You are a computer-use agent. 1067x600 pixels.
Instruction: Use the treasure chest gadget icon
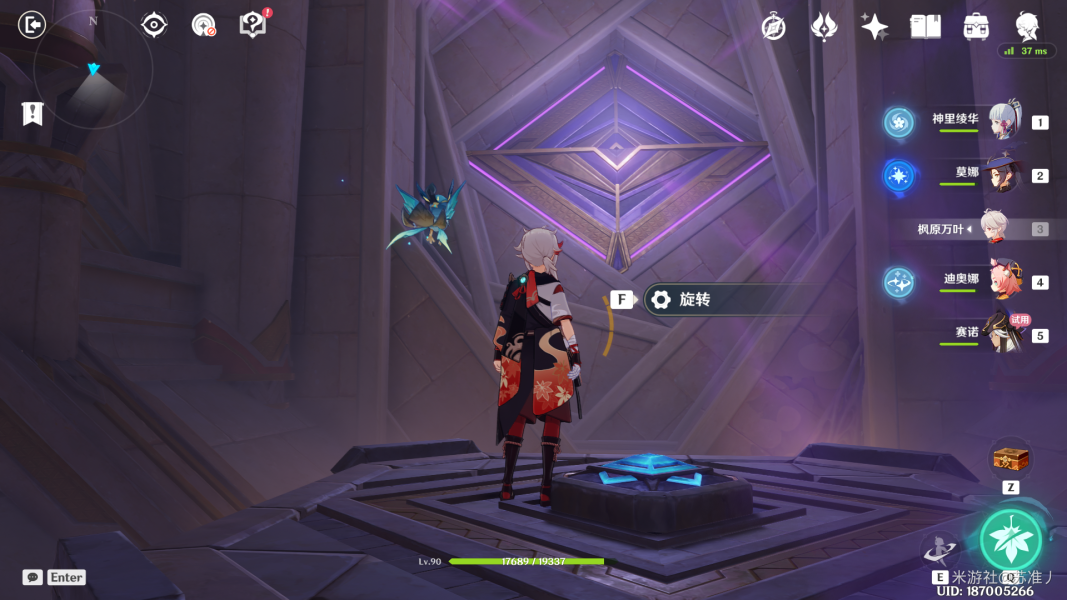tap(1010, 459)
